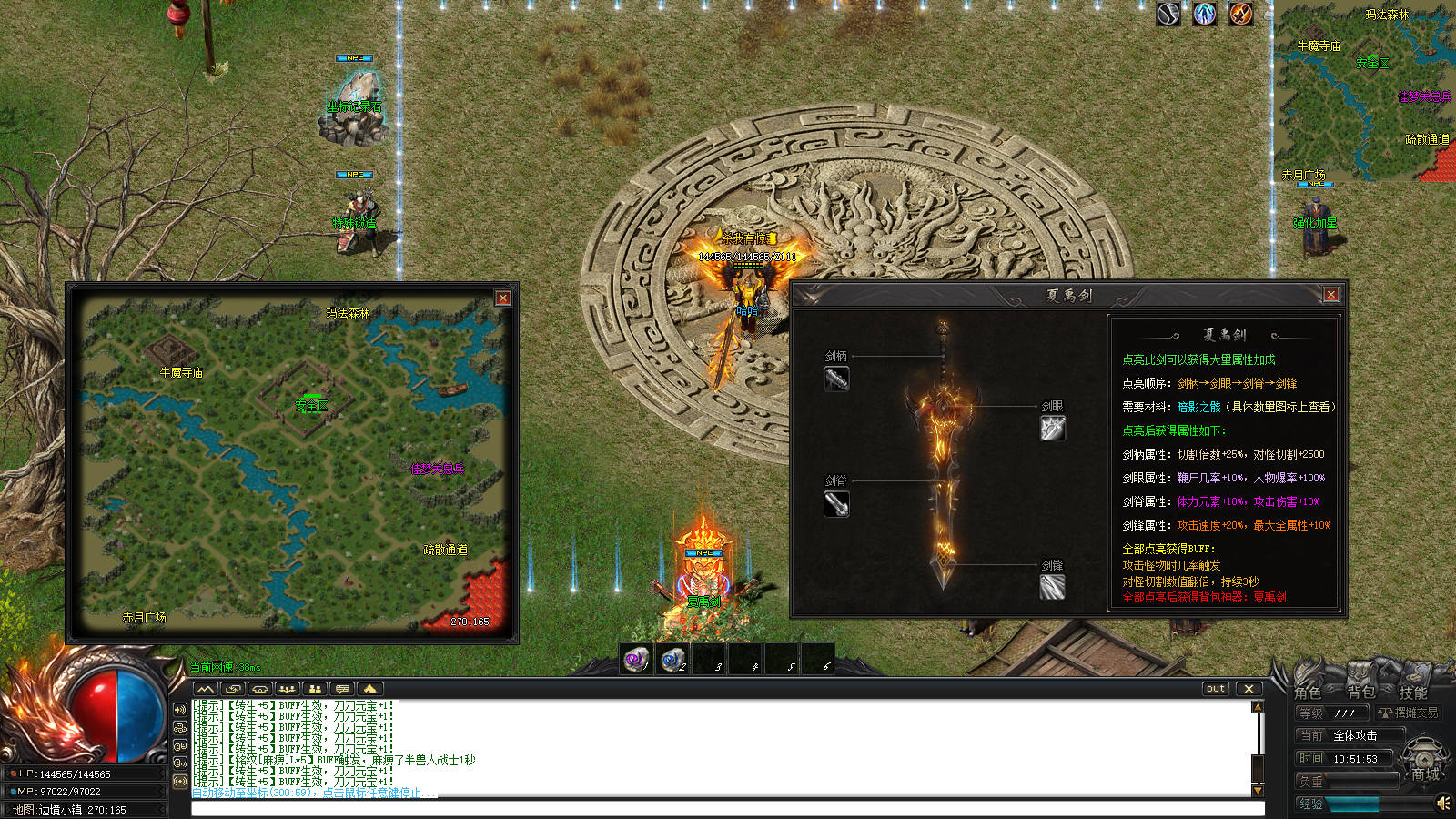Close the chat panel with X
The width and height of the screenshot is (1456, 819).
pyautogui.click(x=1249, y=689)
